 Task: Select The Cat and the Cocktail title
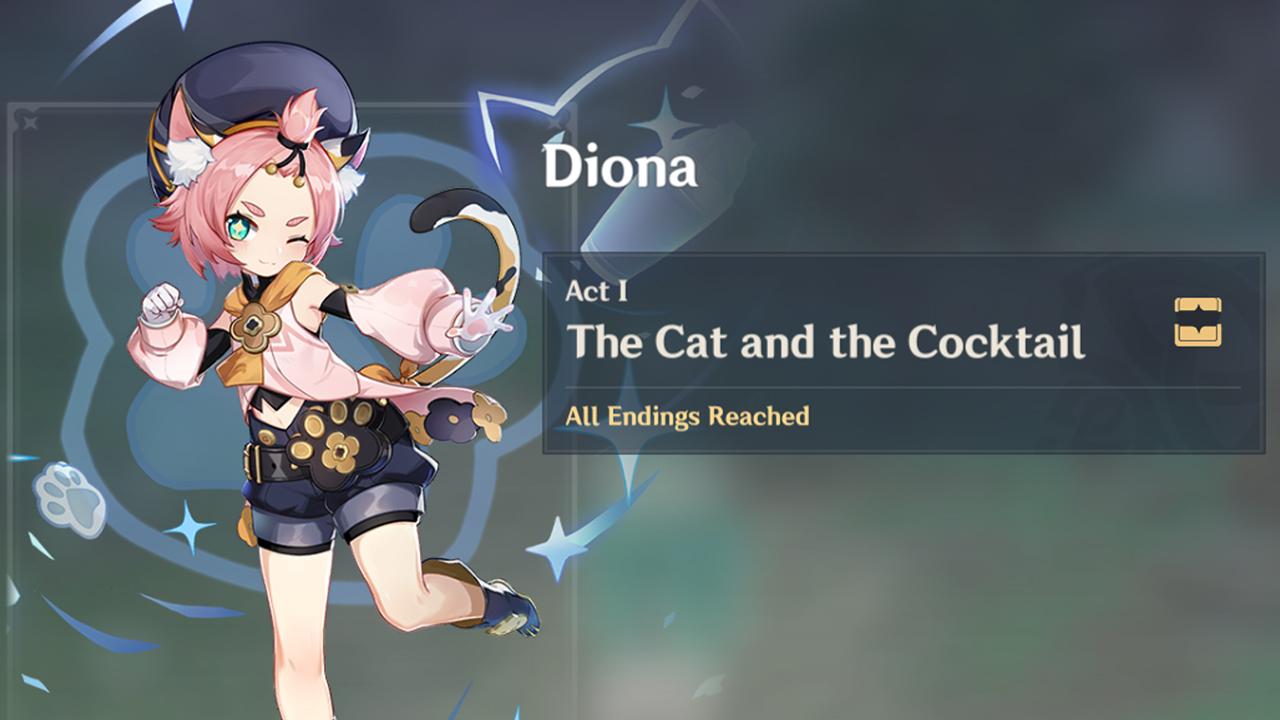click(x=828, y=344)
